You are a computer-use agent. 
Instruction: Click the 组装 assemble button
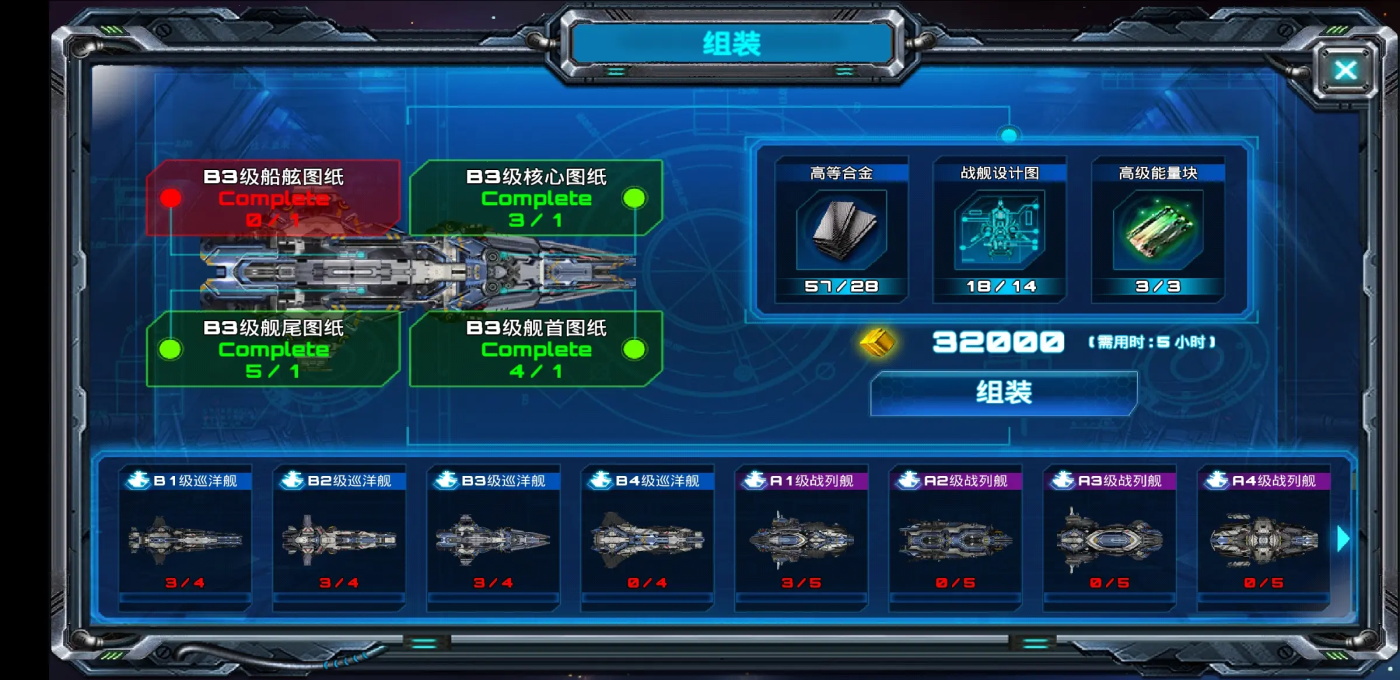click(x=1003, y=393)
